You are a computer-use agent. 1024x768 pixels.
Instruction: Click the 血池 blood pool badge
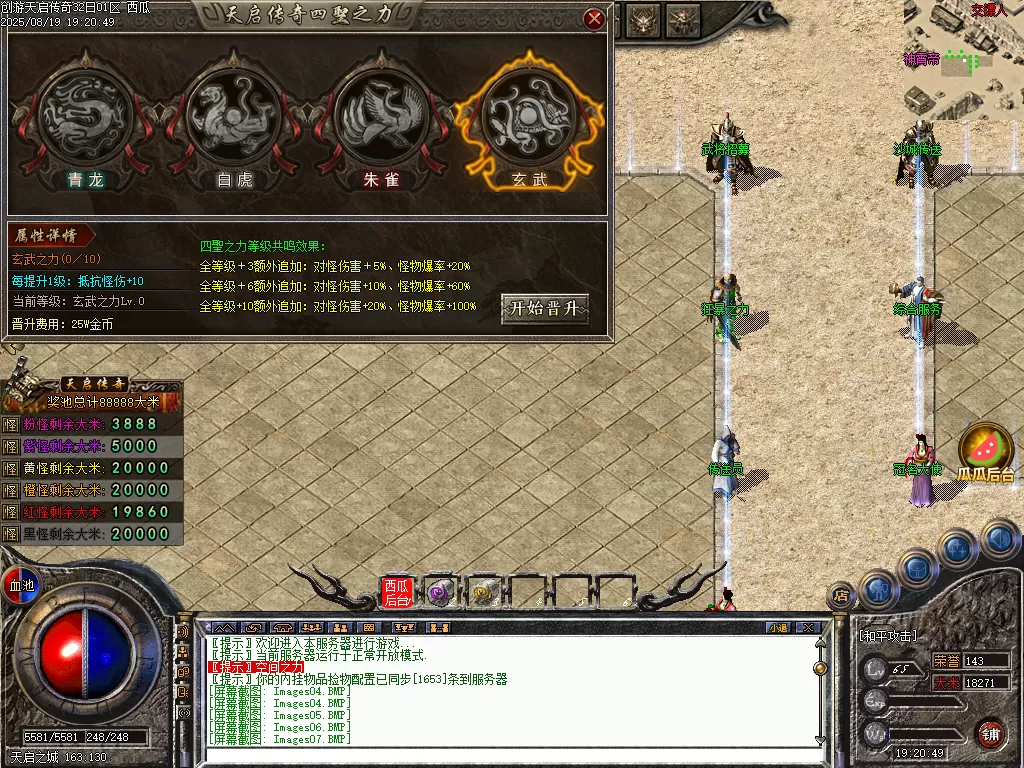(21, 584)
